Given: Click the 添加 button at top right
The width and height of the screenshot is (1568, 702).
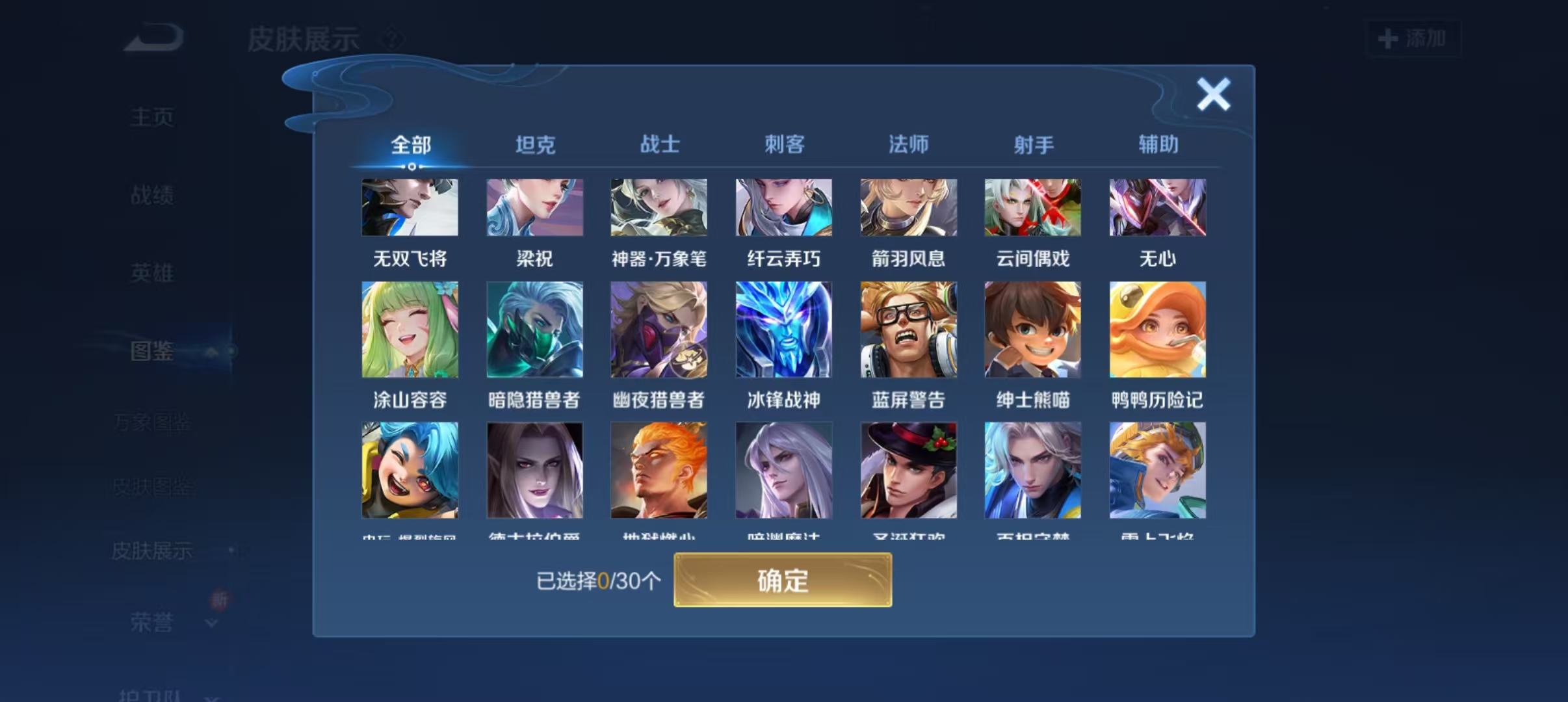Looking at the screenshot, I should pos(1413,39).
